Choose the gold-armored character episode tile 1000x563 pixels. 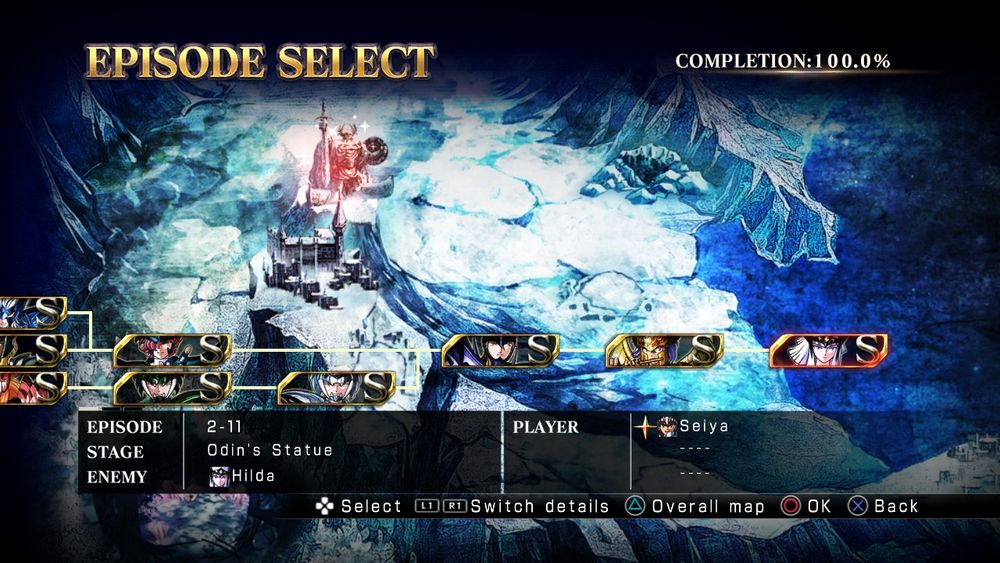(664, 350)
